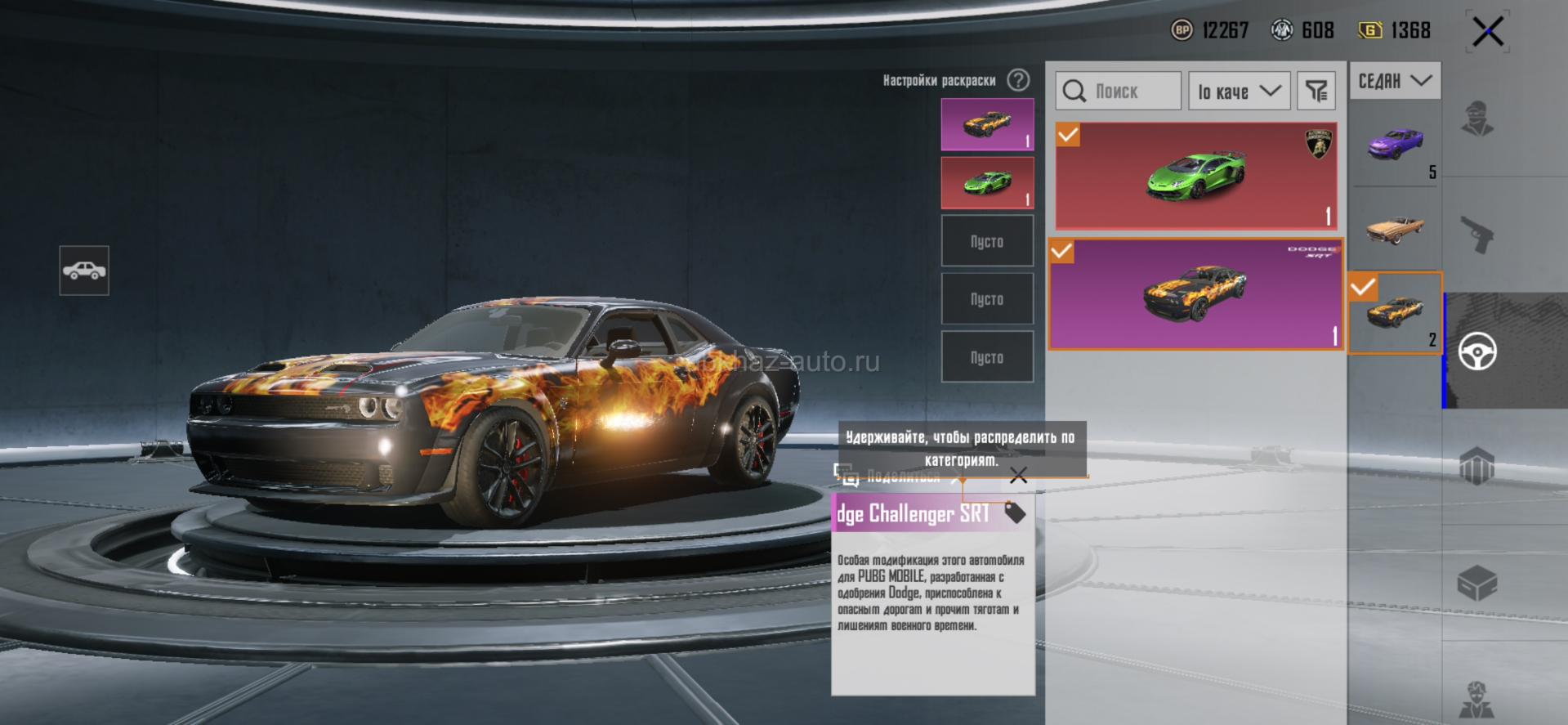Viewport: 1568px width, 725px height.
Task: Open the quality sort dropdown
Action: click(1239, 91)
